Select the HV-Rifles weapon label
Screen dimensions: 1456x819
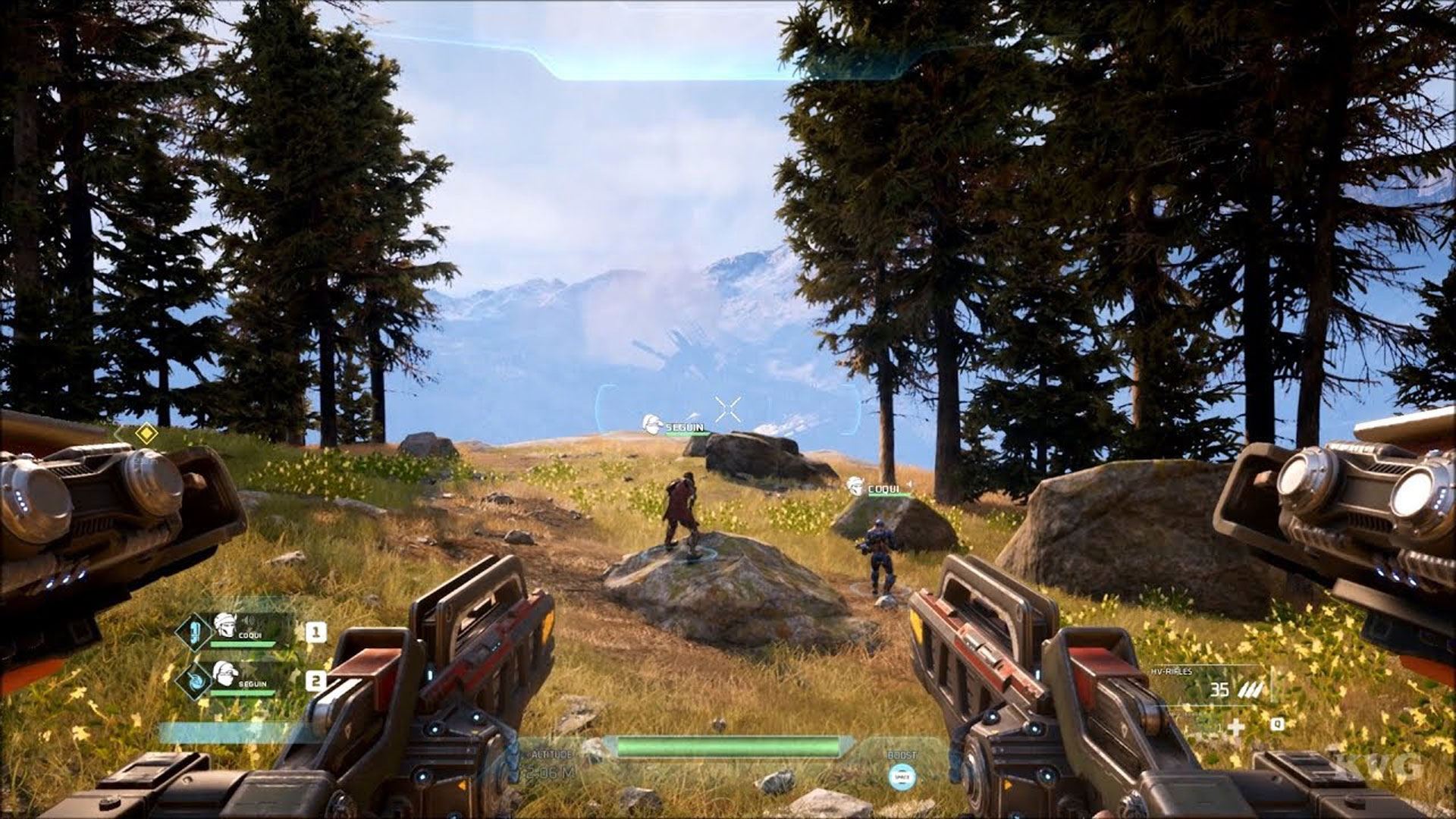coord(1171,672)
